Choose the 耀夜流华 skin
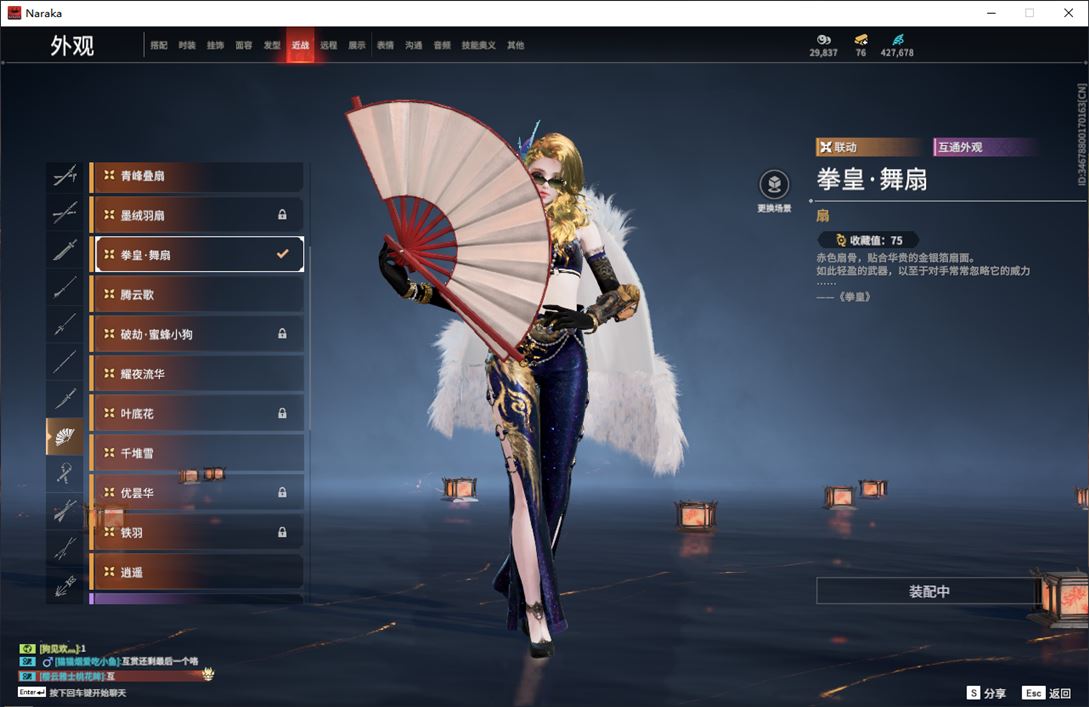This screenshot has height=707, width=1089. pos(197,374)
